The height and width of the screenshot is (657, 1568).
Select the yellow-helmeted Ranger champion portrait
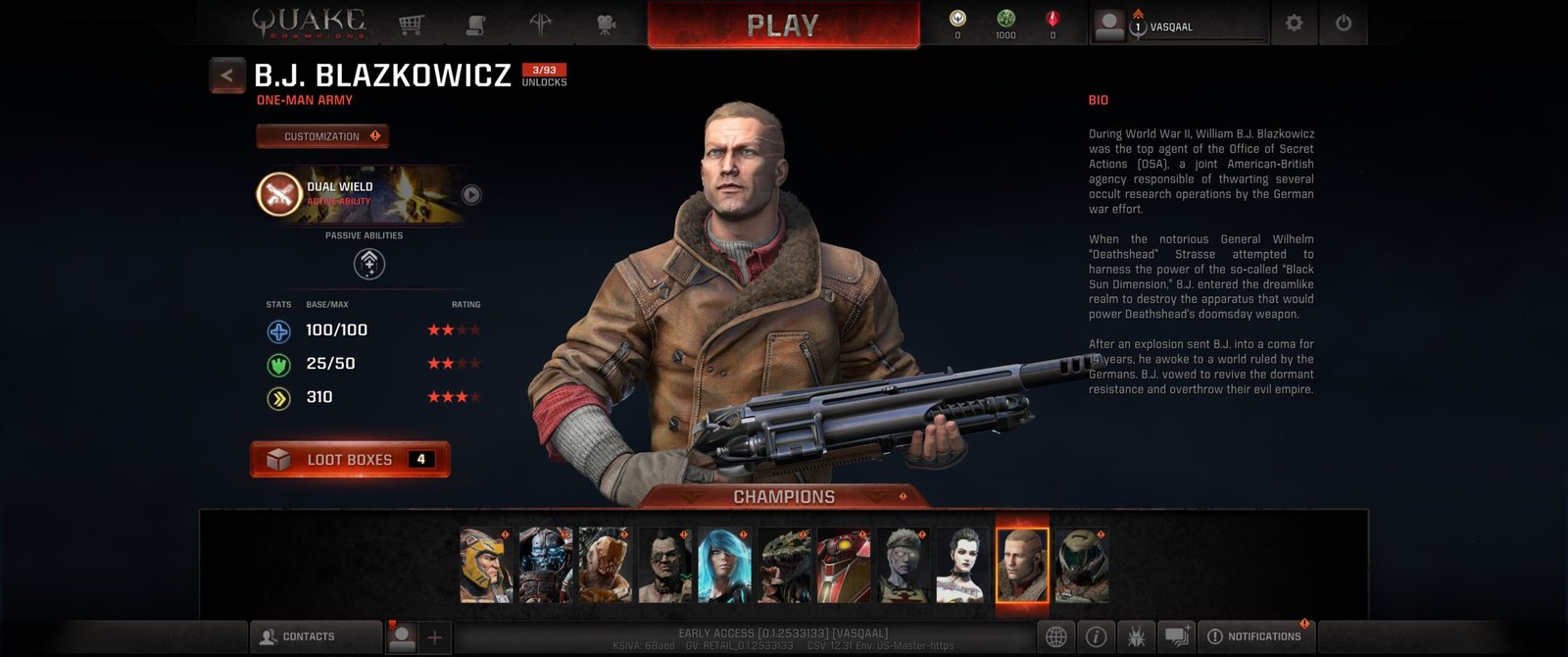point(486,566)
